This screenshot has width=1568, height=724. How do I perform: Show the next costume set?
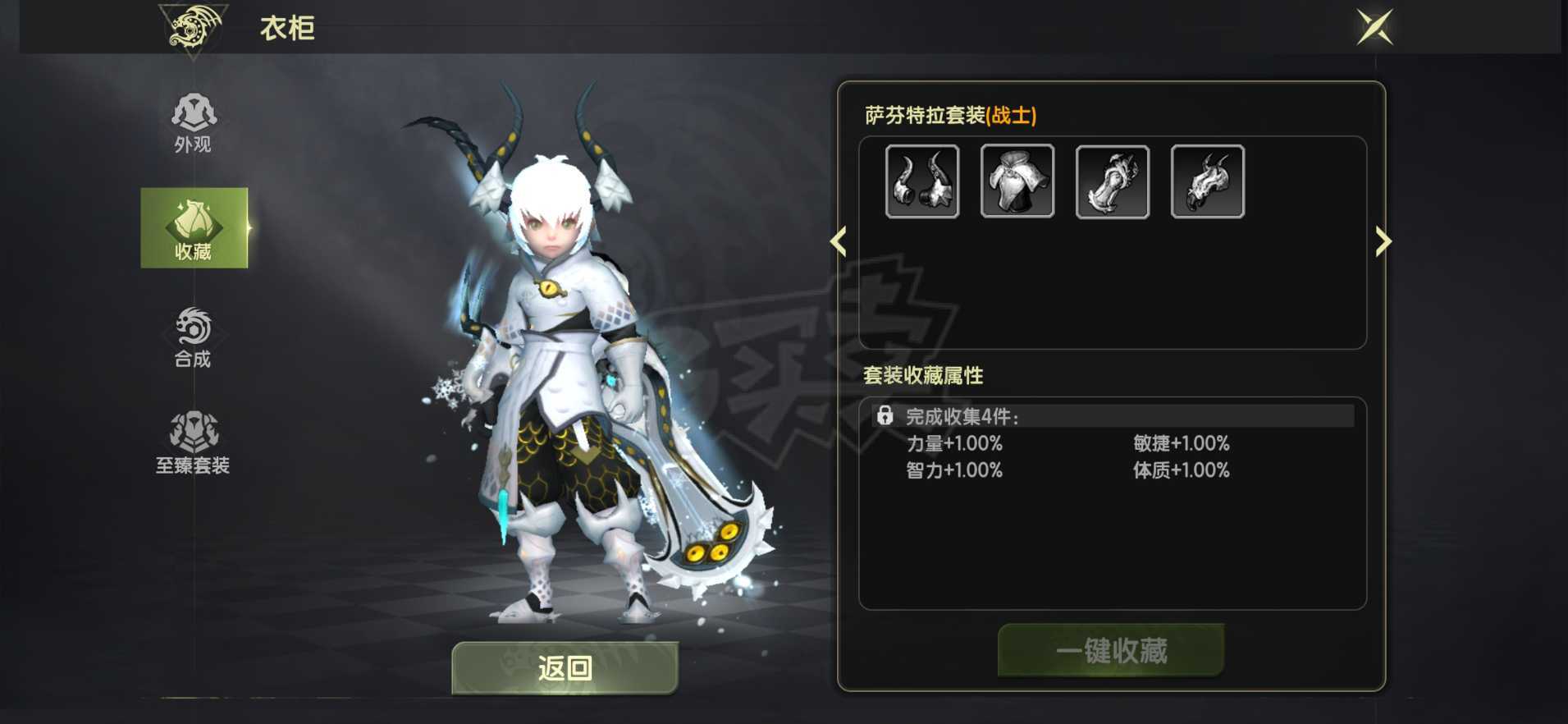click(1383, 242)
